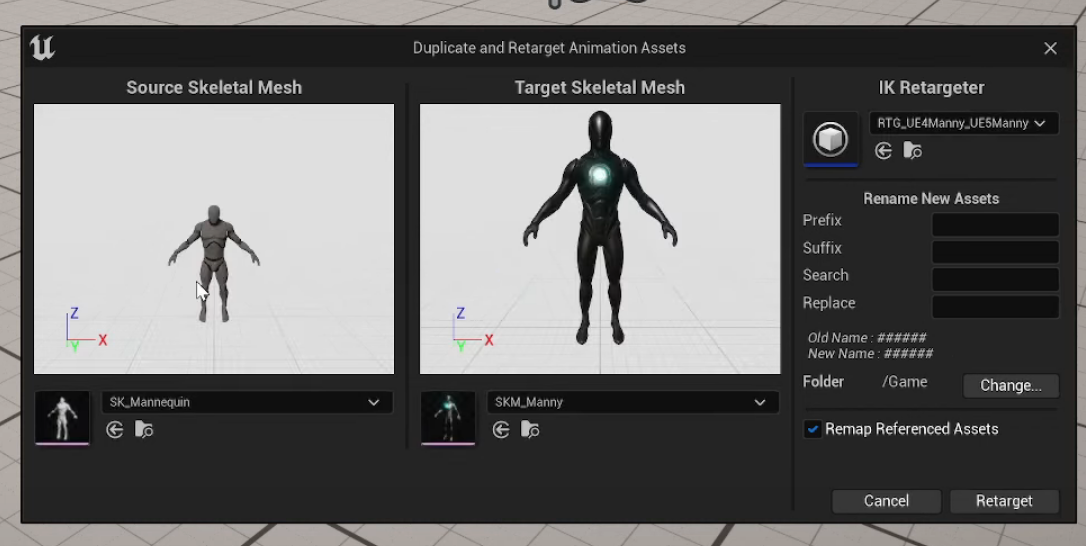Browse to IK Retargeter asset in Content Browser
Image resolution: width=1086 pixels, height=546 pixels.
[912, 151]
